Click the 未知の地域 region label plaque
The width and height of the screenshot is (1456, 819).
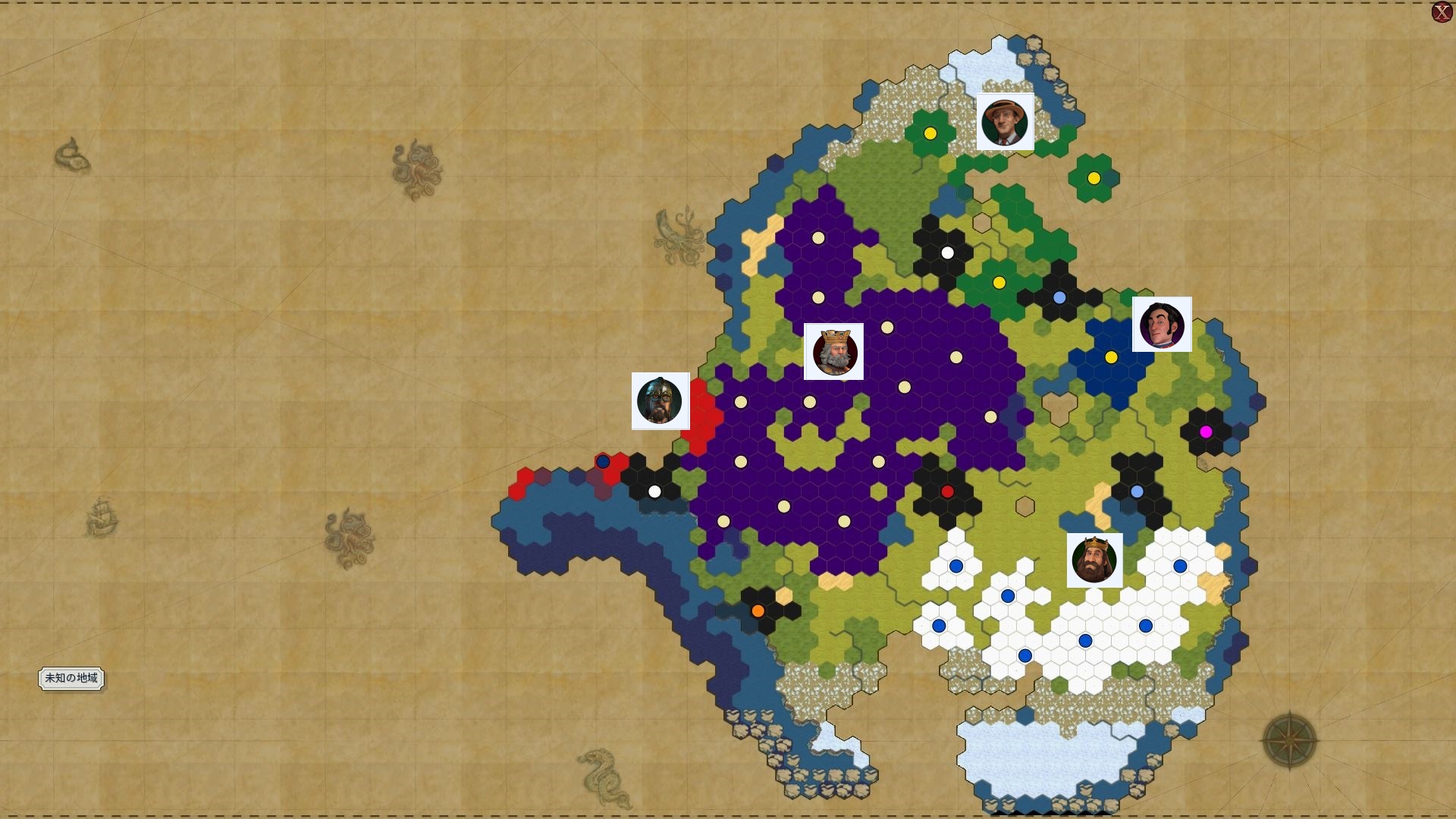pyautogui.click(x=72, y=679)
